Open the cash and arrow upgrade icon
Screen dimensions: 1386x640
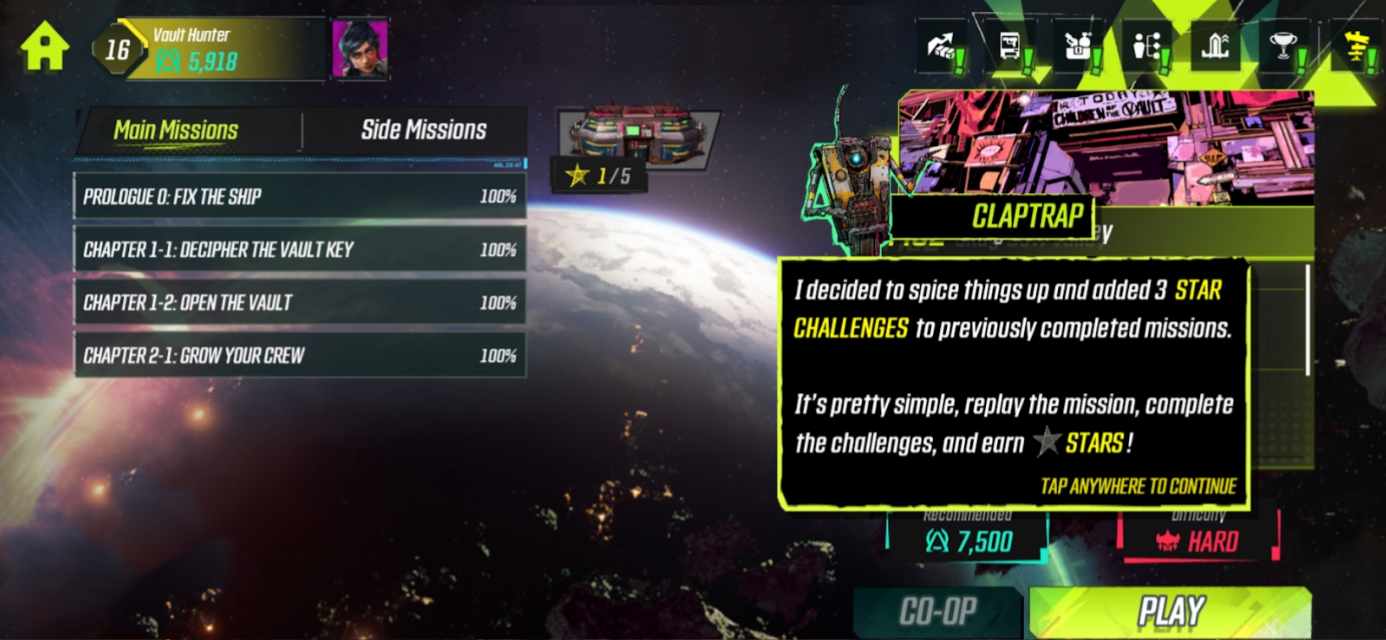click(x=942, y=47)
